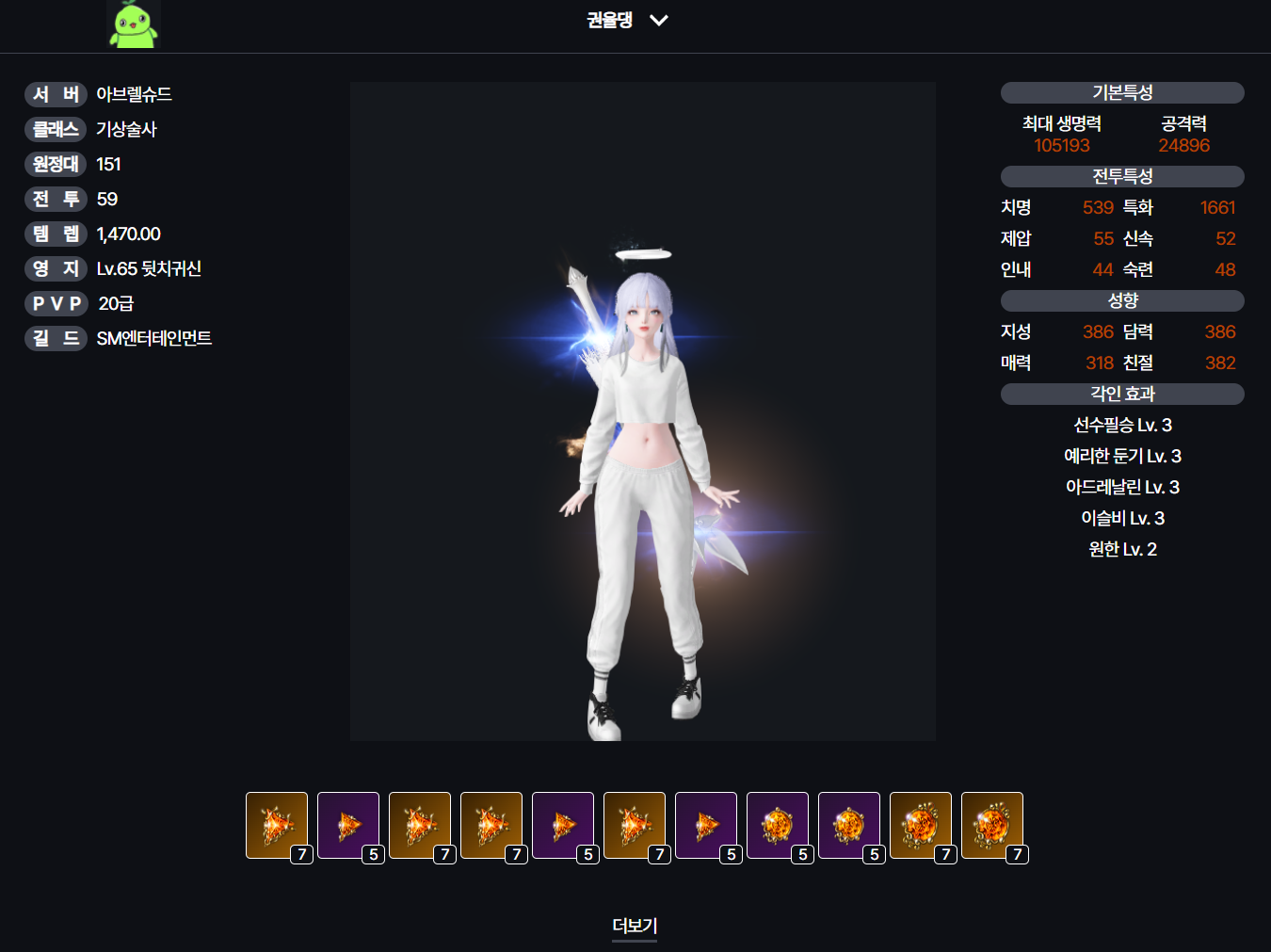1271x952 pixels.
Task: Choose the 아드레날린 Lv. 3 engraving
Action: (x=1122, y=488)
